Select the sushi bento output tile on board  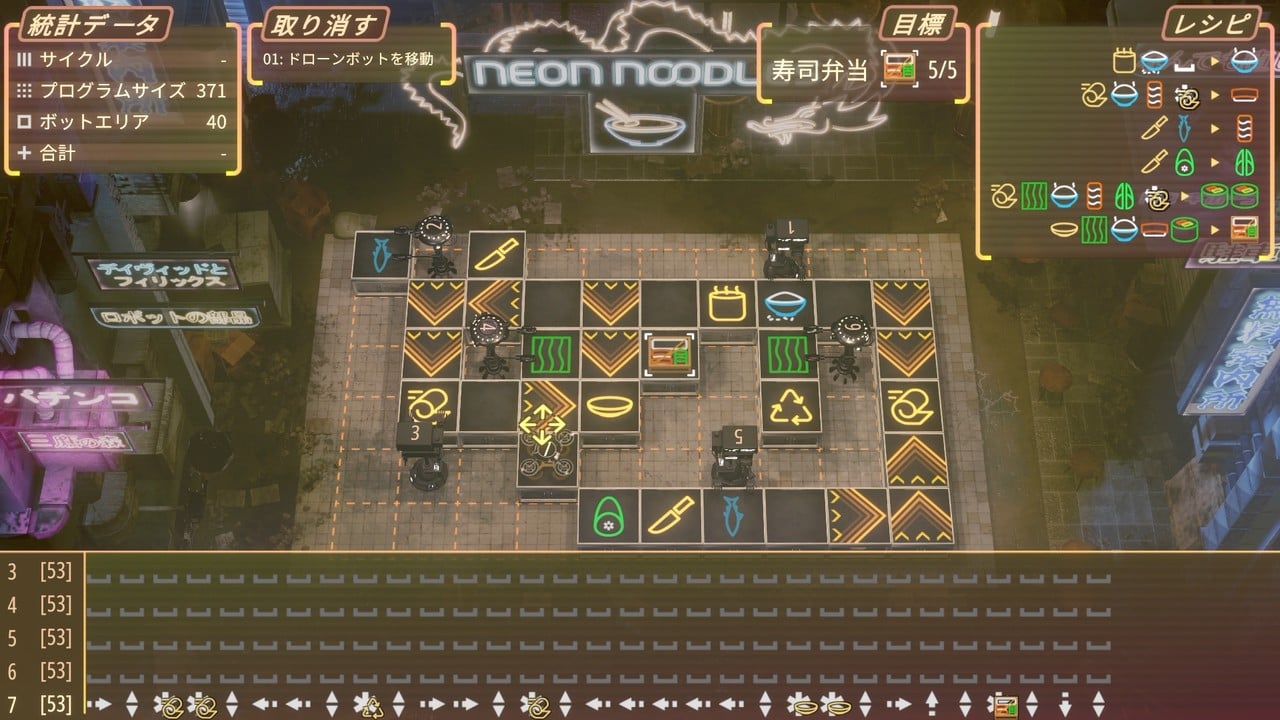[668, 352]
